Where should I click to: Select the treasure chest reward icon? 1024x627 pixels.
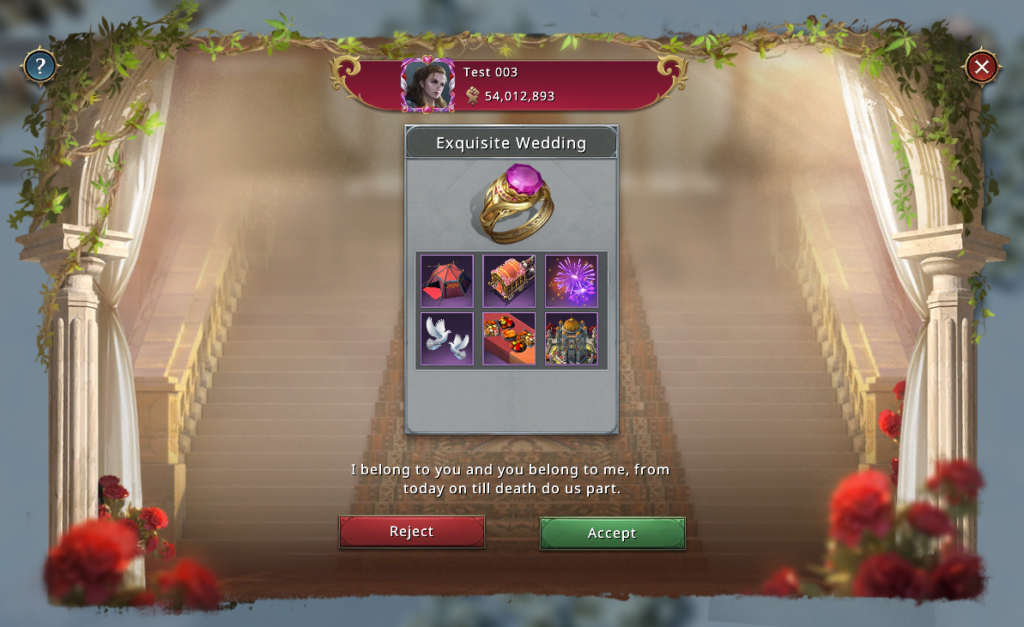coord(509,280)
